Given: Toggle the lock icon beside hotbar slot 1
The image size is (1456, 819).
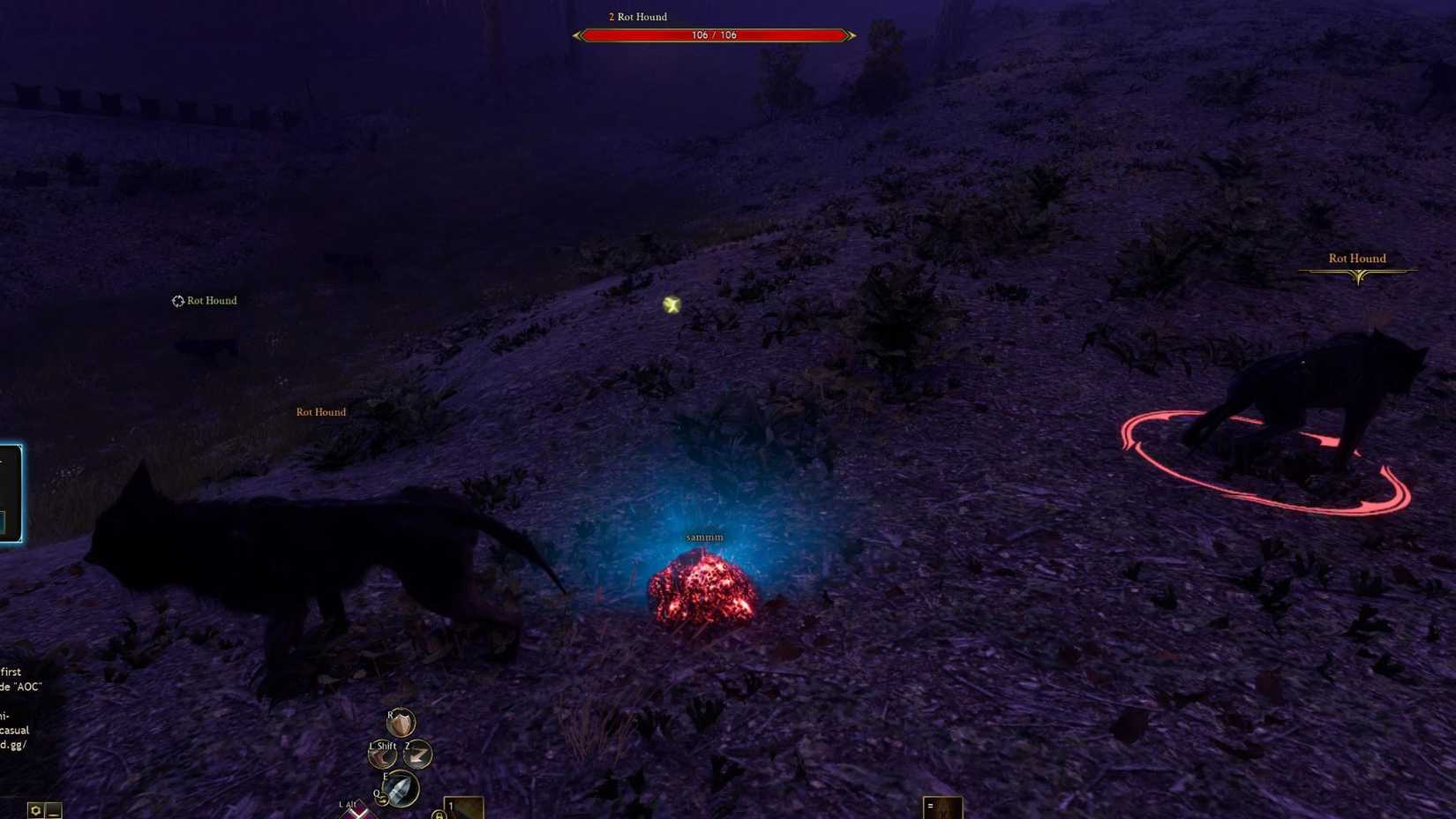Looking at the screenshot, I should 439,816.
